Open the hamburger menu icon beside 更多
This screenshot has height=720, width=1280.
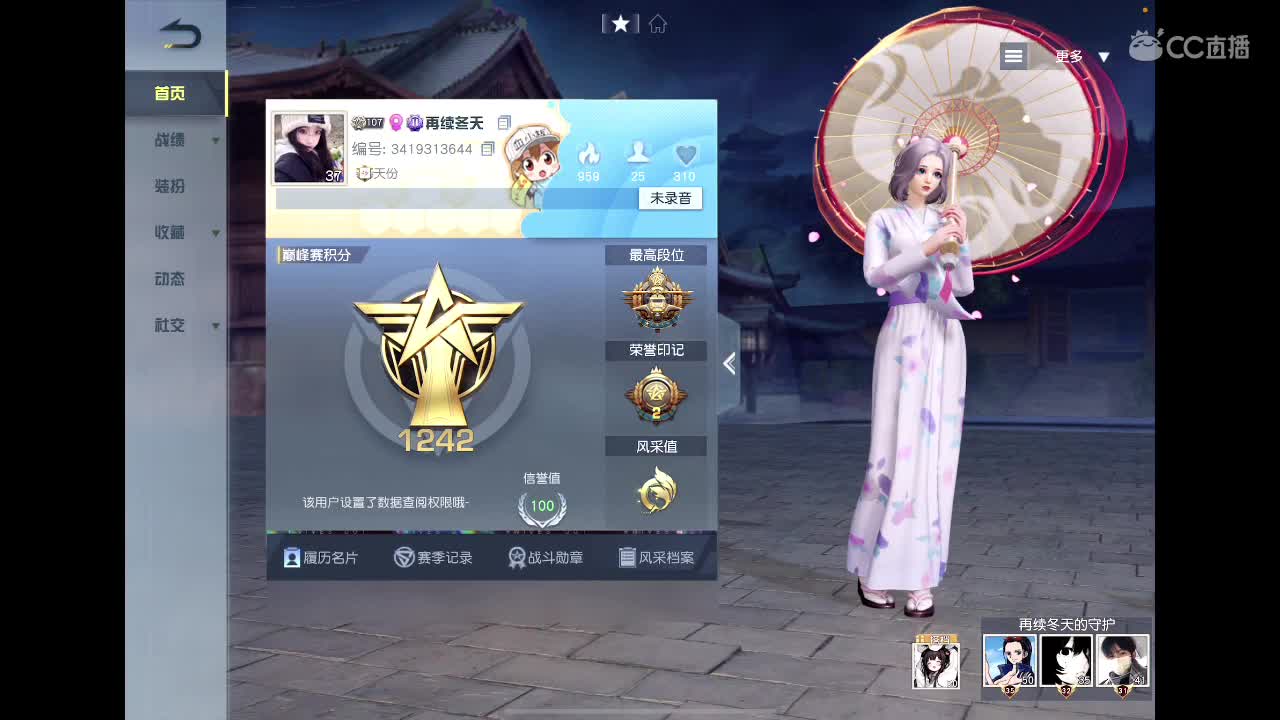click(1013, 56)
